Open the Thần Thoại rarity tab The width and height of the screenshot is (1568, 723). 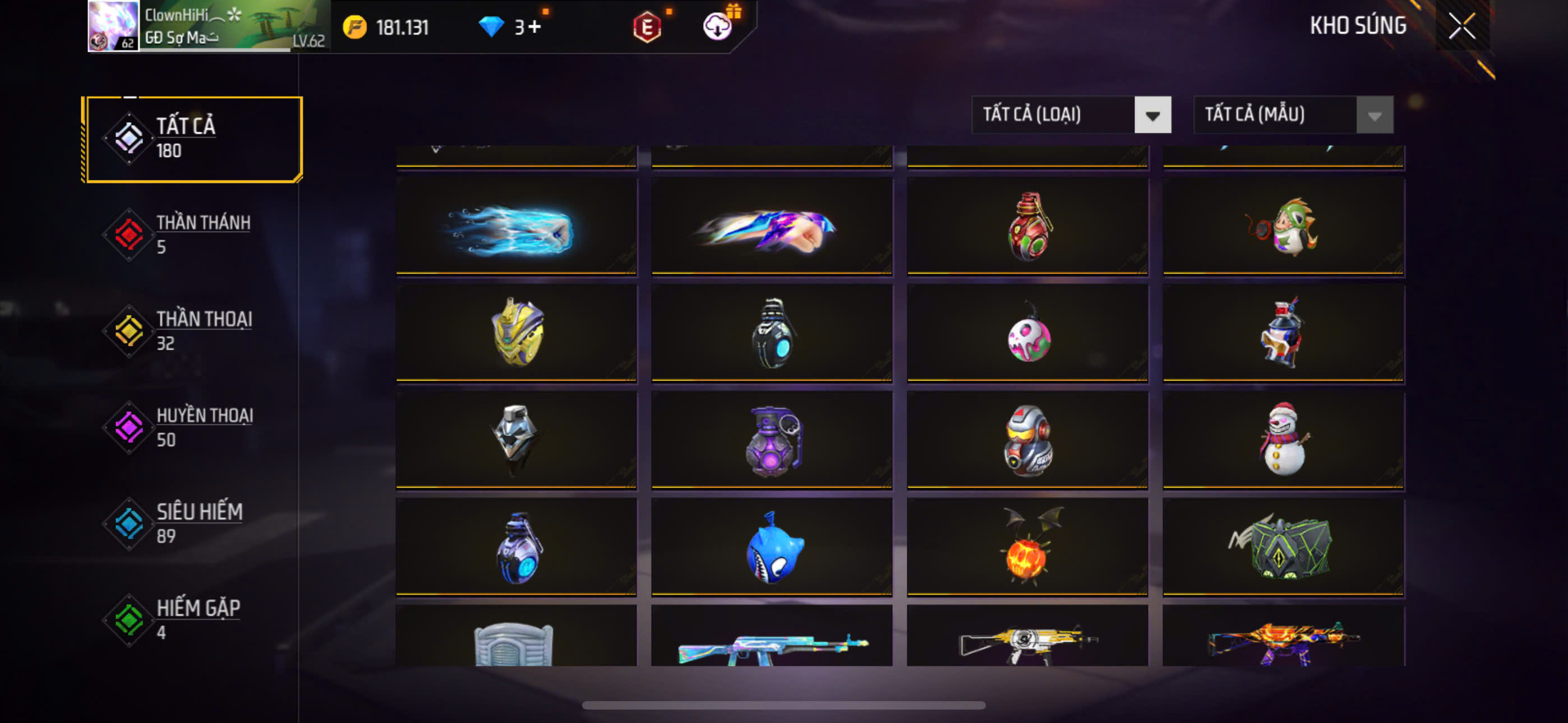tap(193, 331)
